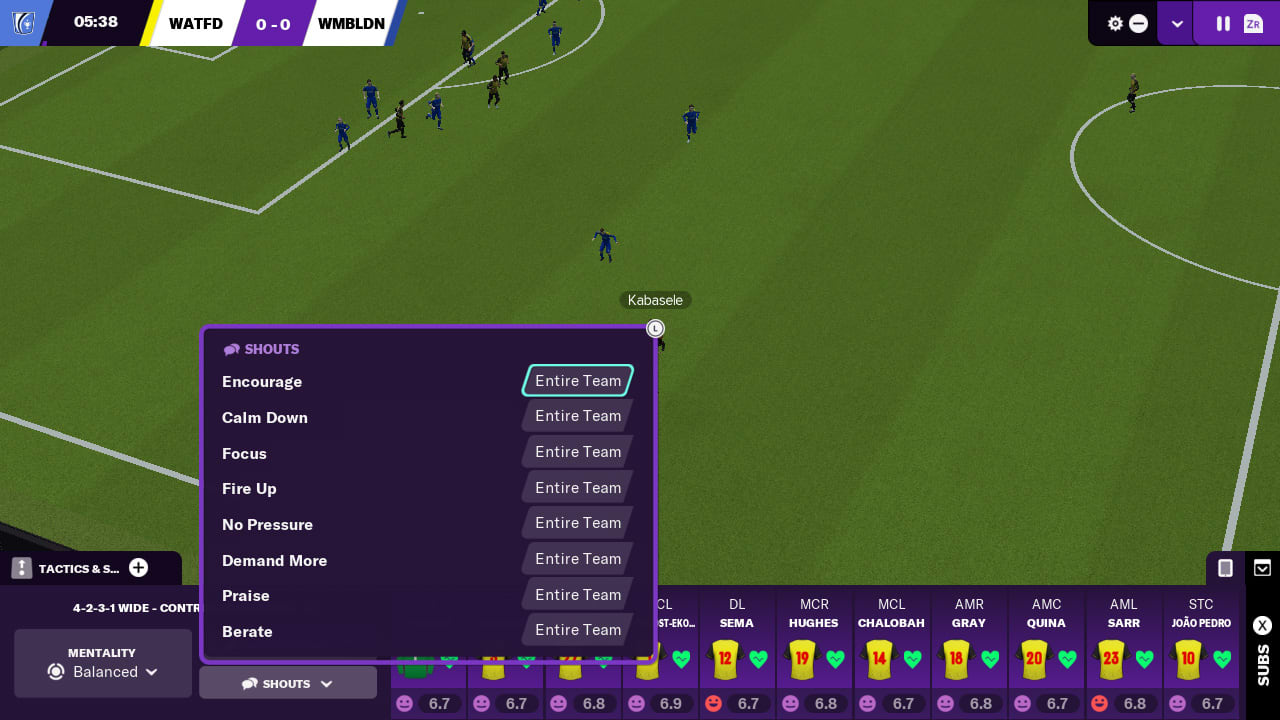Click Sarr's green condition heart icon
This screenshot has height=720, width=1280.
click(x=1143, y=660)
